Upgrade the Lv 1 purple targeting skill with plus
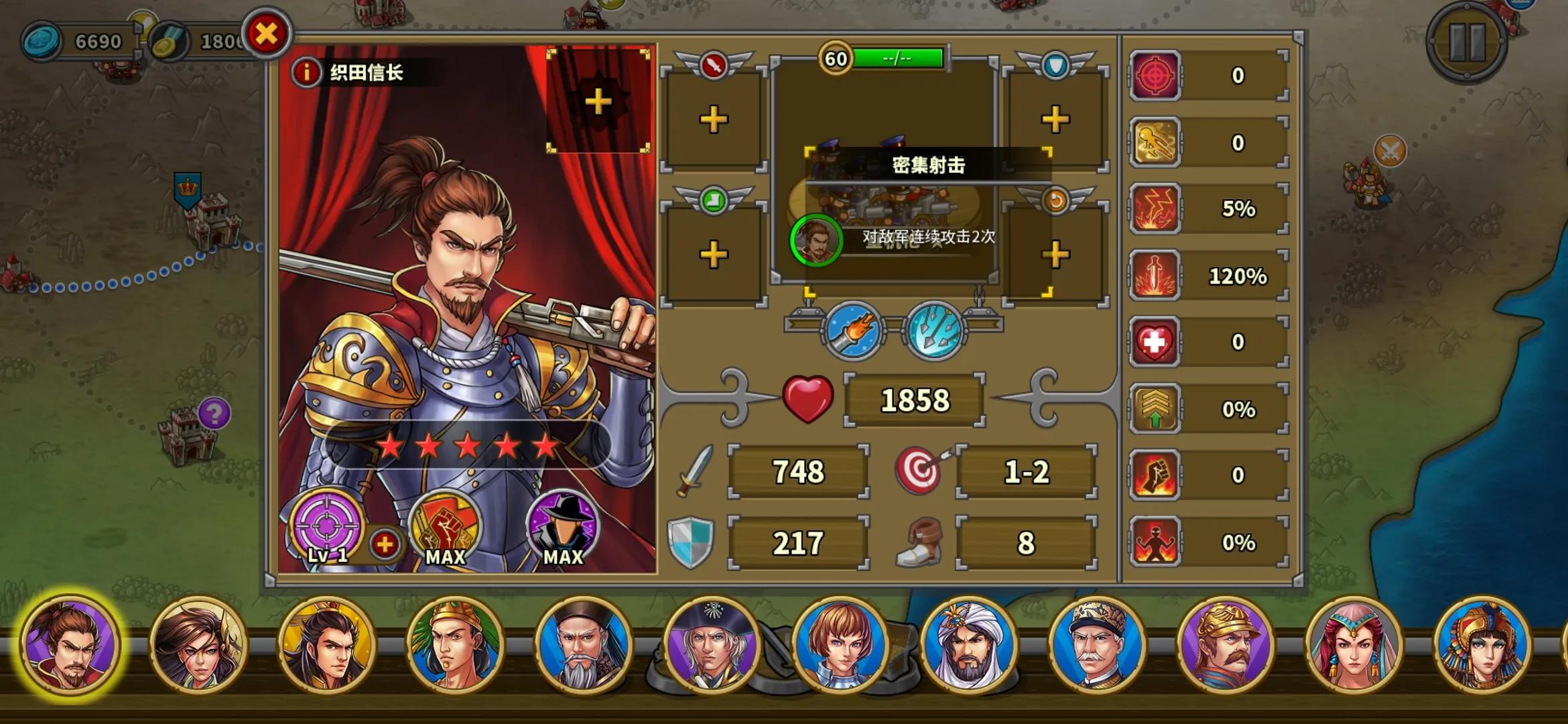This screenshot has height=724, width=1568. (x=383, y=544)
